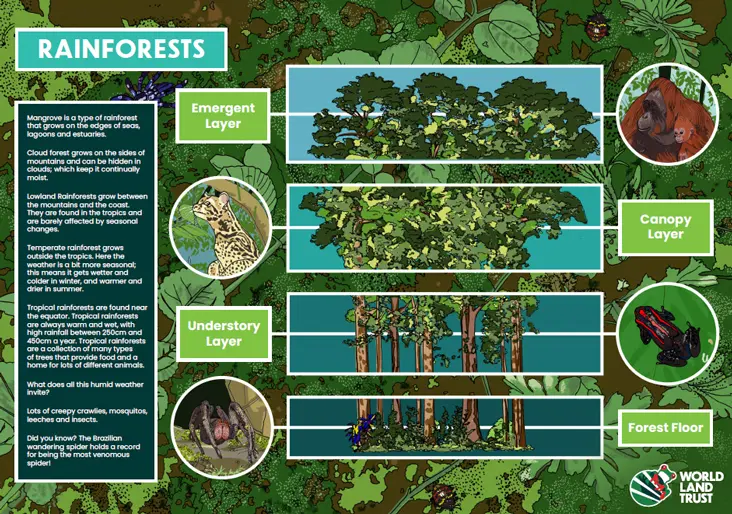Image resolution: width=732 pixels, height=514 pixels.
Task: Select the understory tree trunks panel
Action: tap(445, 333)
